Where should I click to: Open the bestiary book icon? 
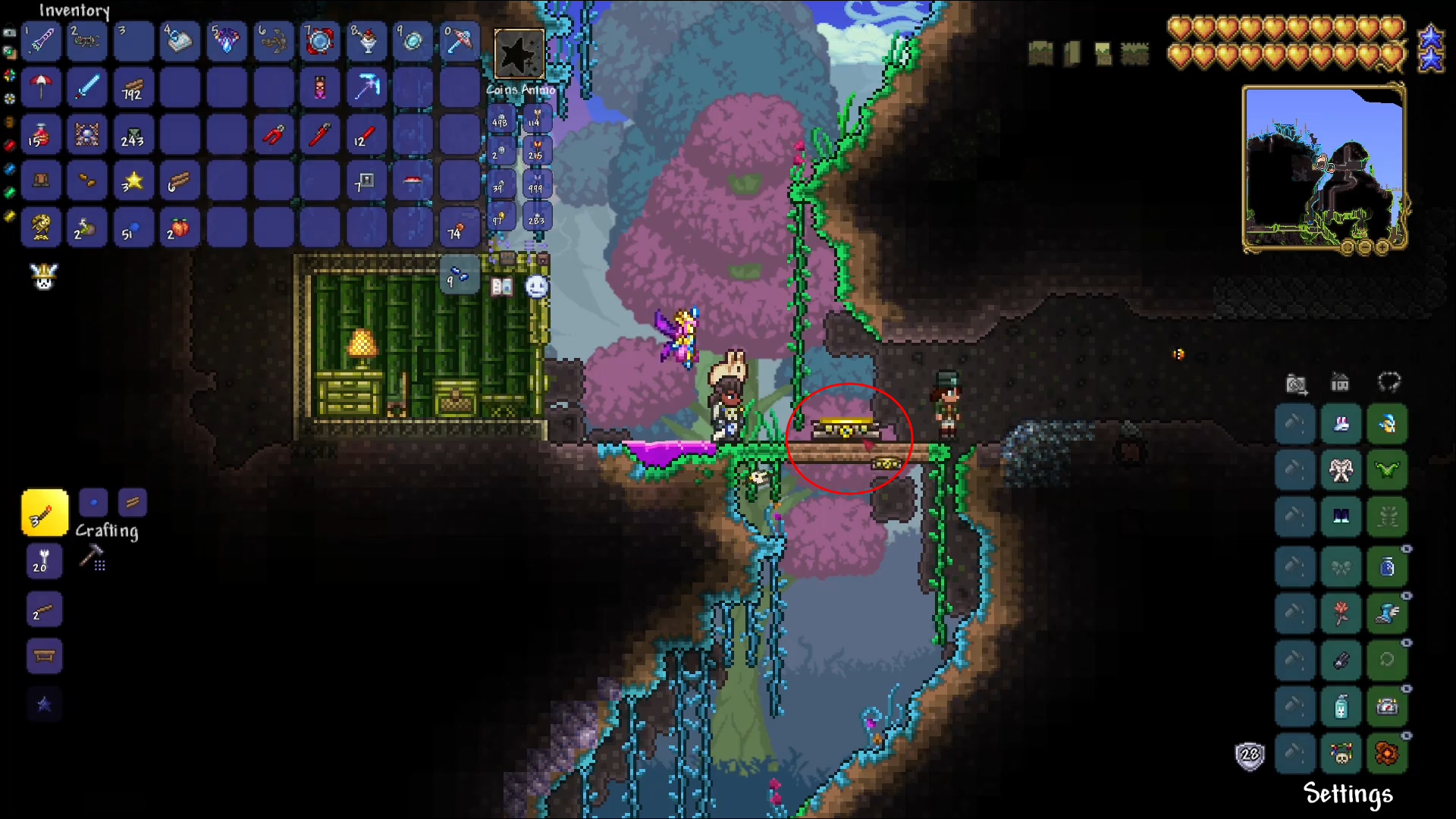coord(501,287)
